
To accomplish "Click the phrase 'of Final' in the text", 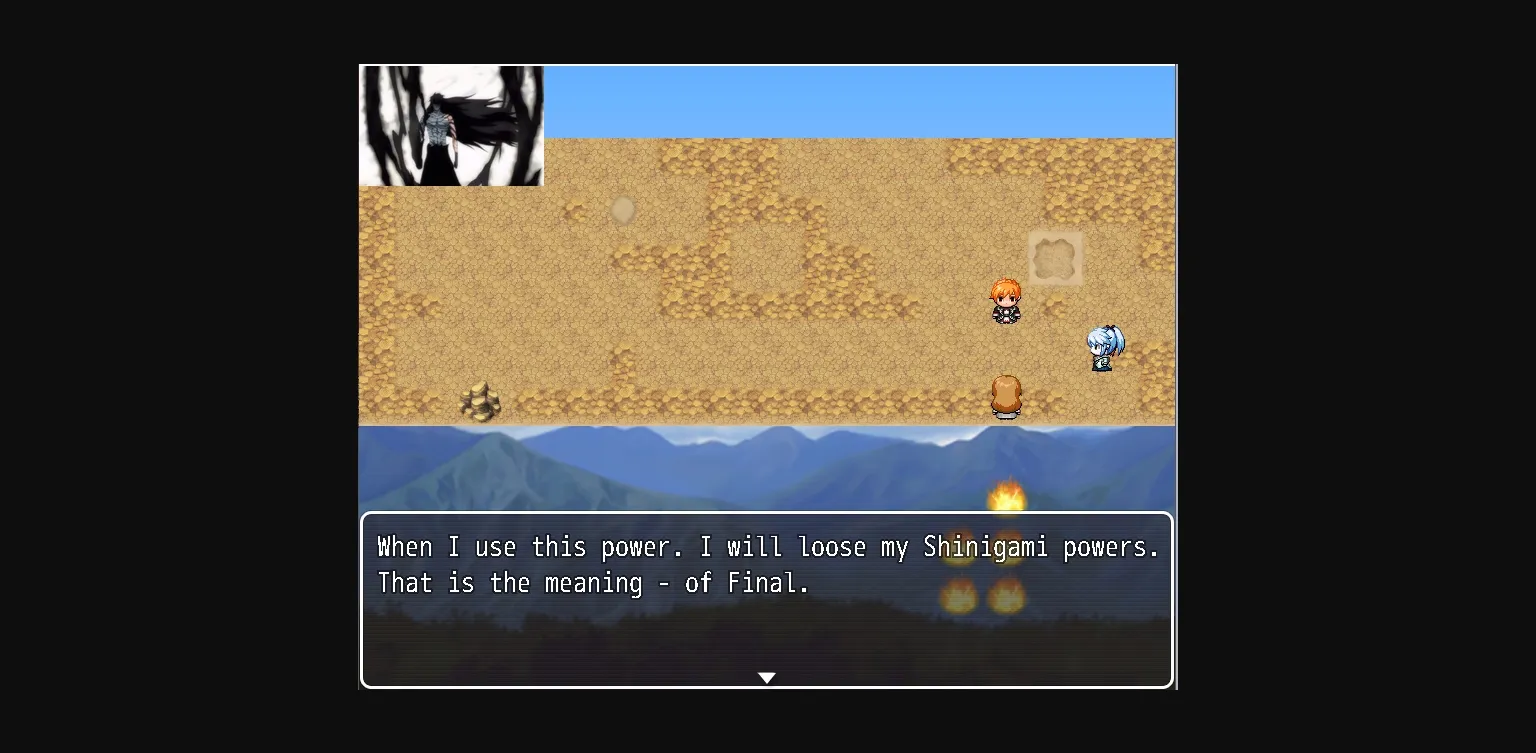I will tap(744, 583).
